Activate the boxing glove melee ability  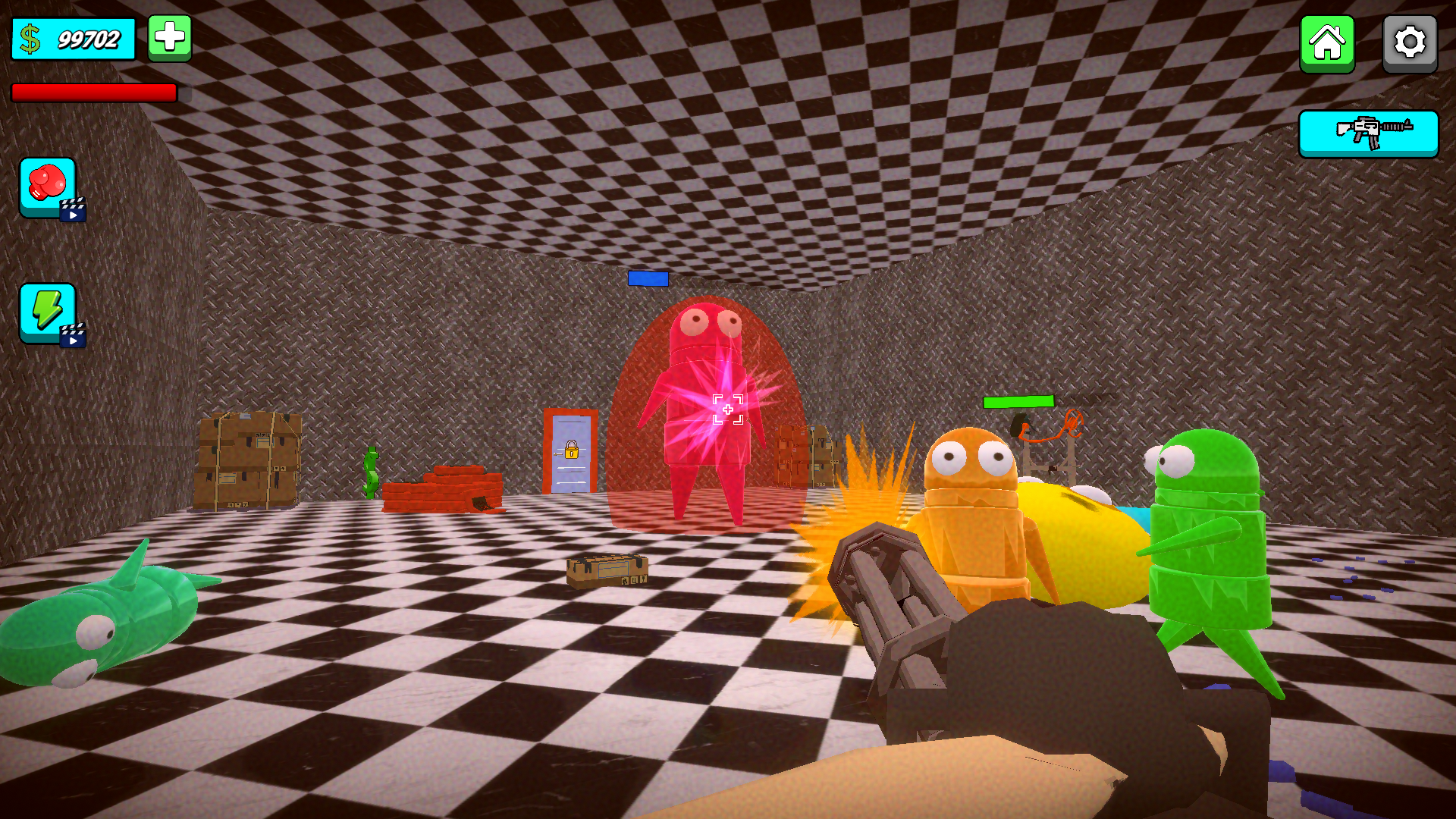pos(45,186)
